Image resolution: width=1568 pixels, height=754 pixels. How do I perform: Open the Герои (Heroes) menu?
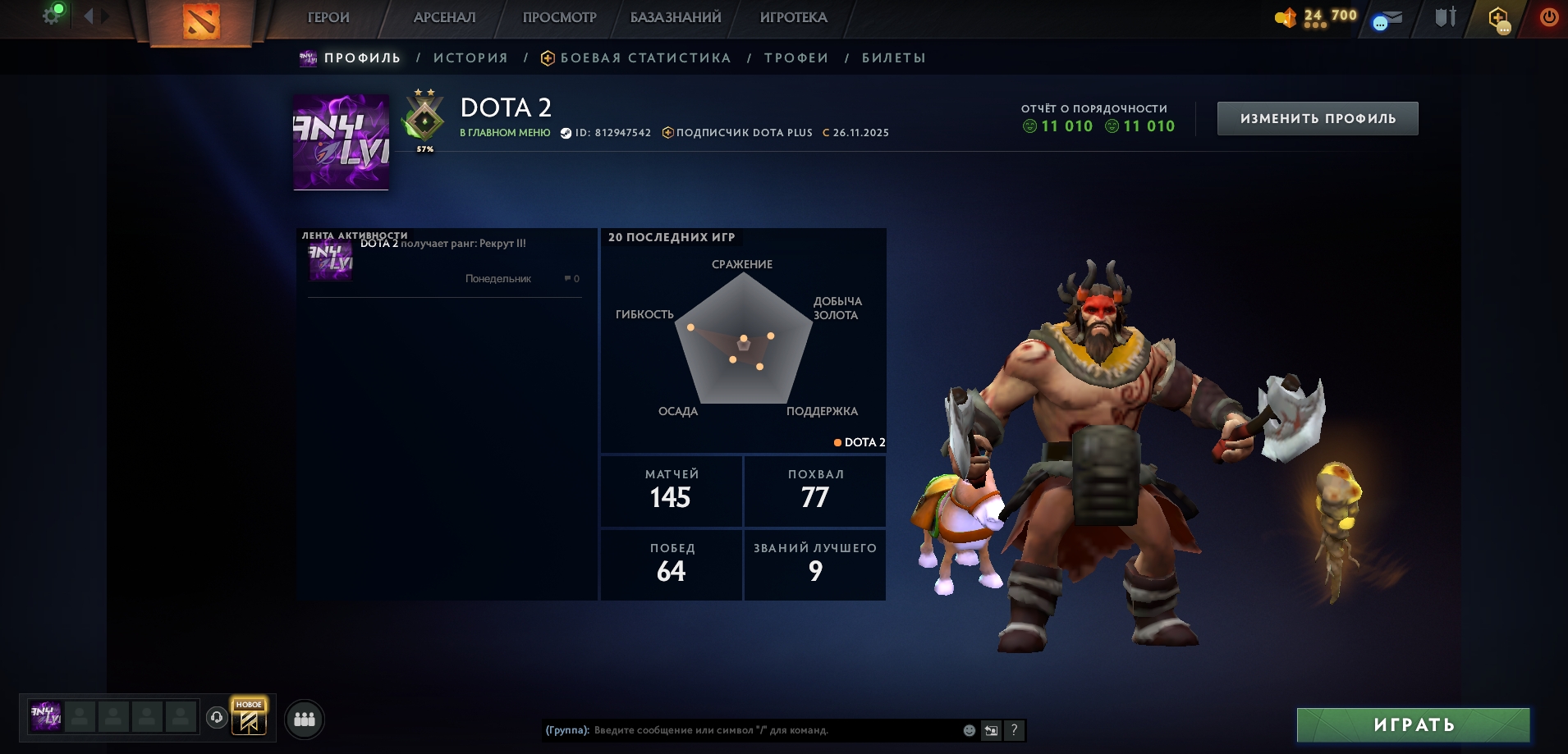tap(328, 17)
